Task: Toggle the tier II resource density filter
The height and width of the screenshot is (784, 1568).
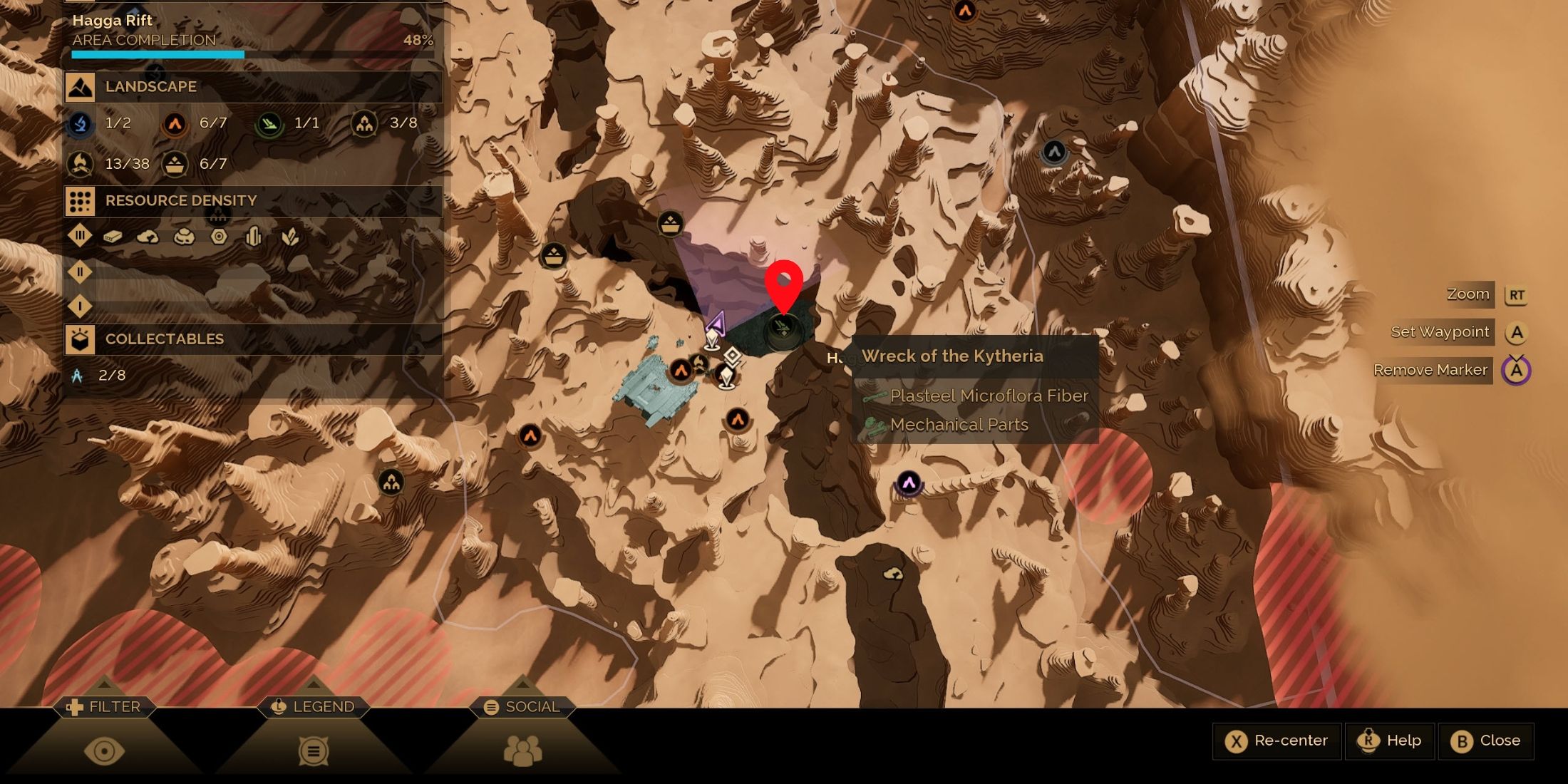Action: (81, 272)
